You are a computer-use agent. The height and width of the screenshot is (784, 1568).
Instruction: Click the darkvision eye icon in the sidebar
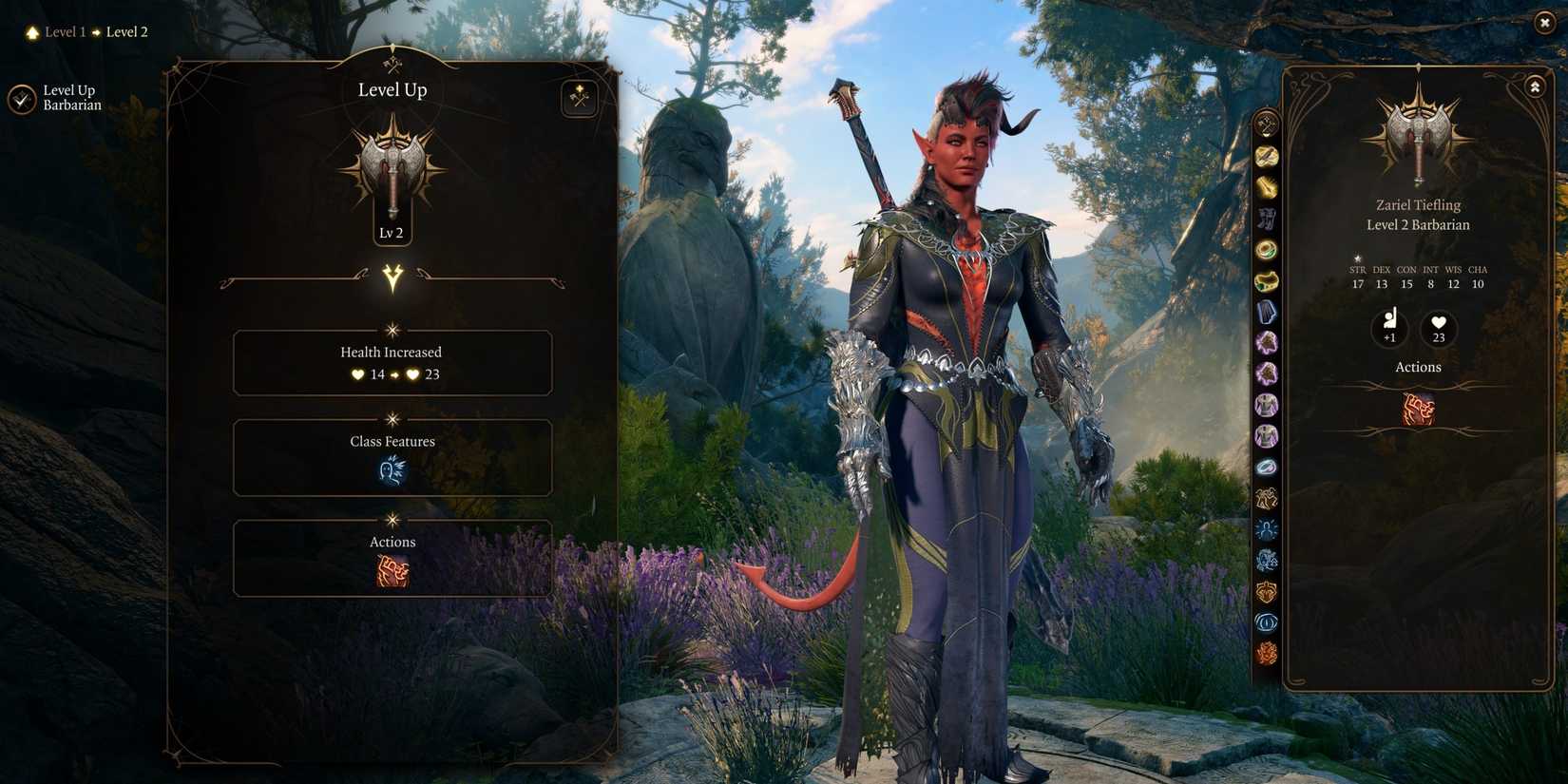coord(1267,622)
